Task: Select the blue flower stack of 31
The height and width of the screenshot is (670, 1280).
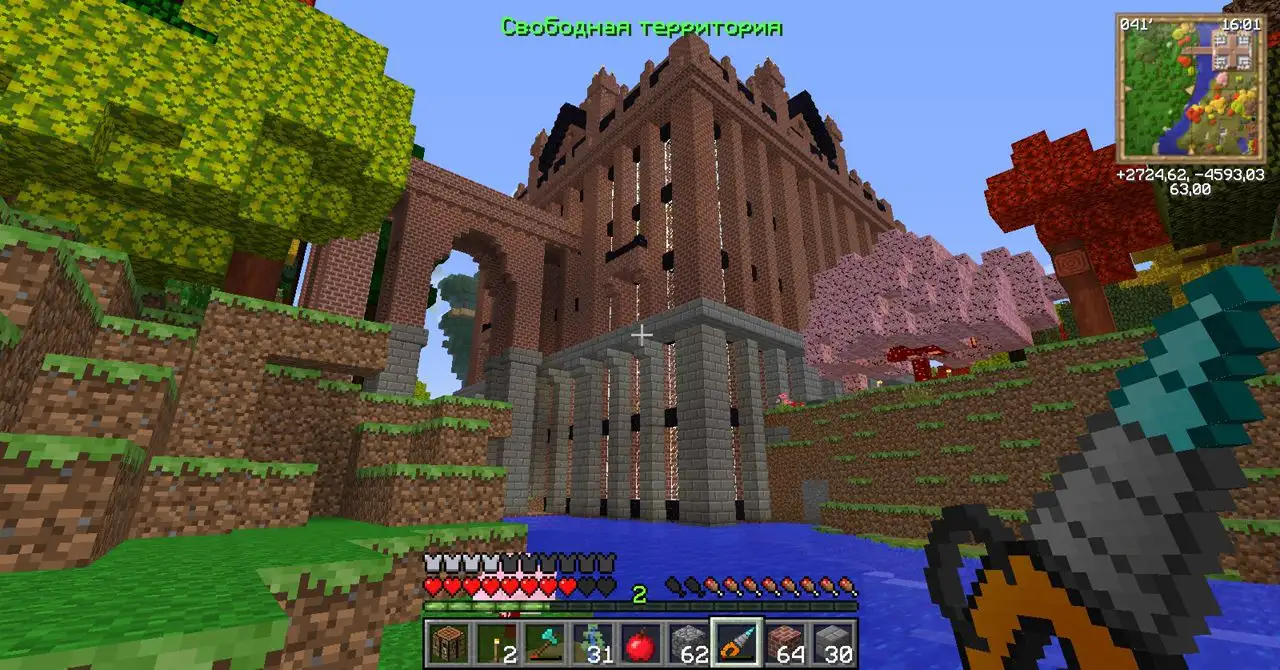Action: tap(591, 643)
